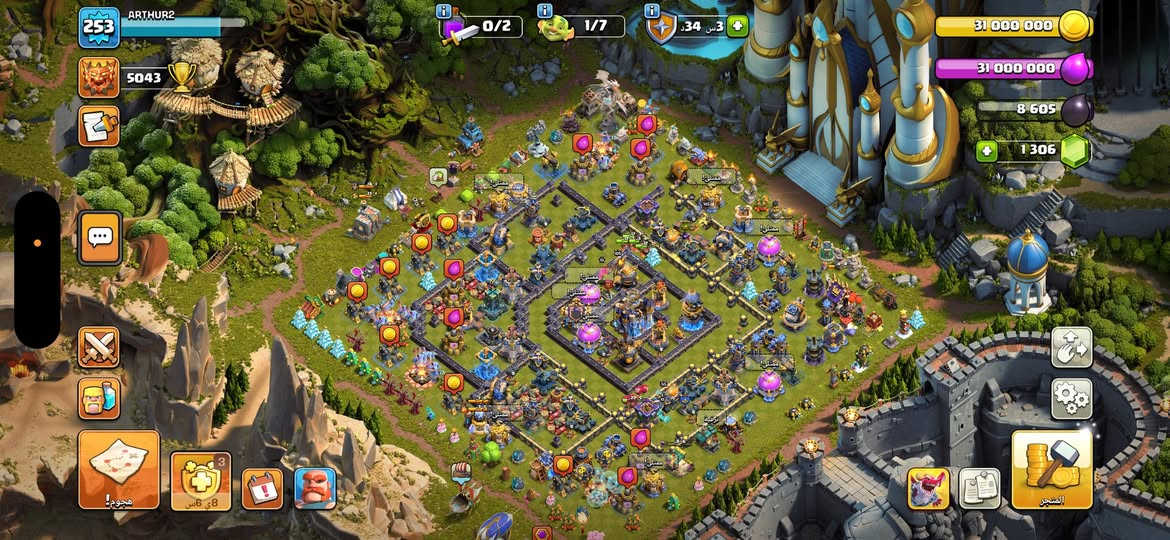Add gems with the green plus button
The width and height of the screenshot is (1170, 540).
(x=987, y=151)
